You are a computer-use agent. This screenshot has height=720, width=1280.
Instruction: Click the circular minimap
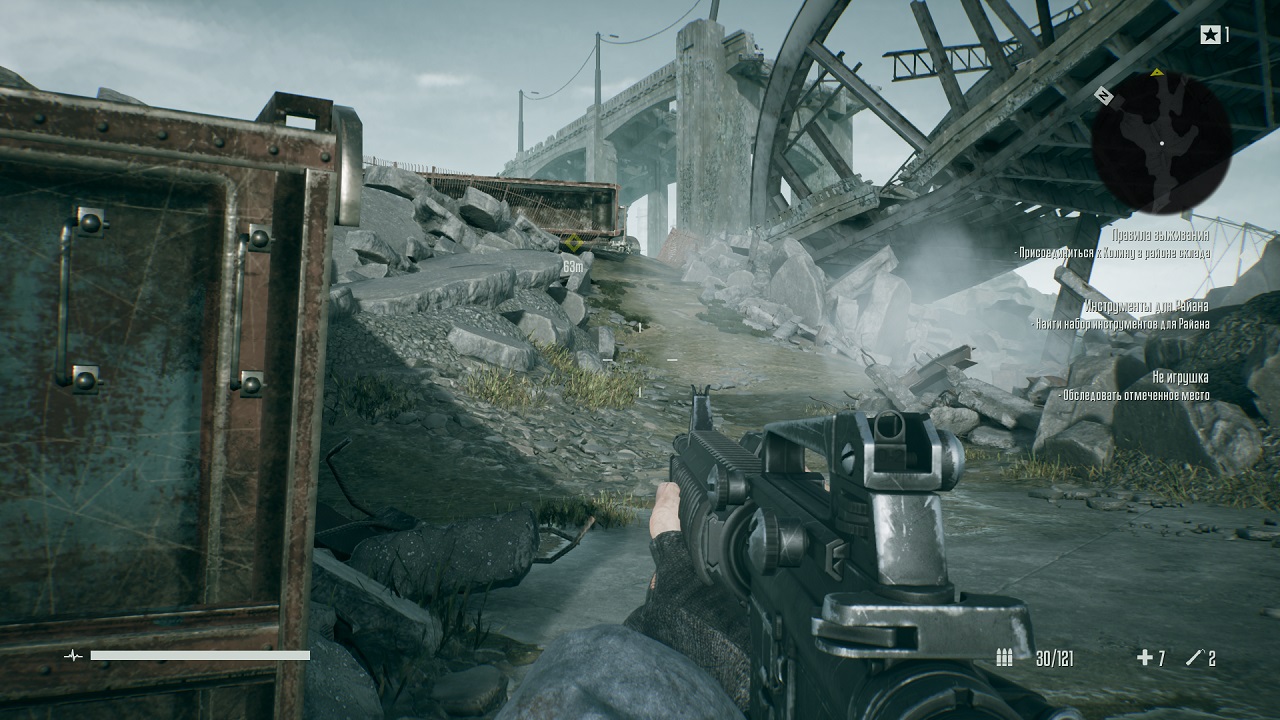(1161, 142)
